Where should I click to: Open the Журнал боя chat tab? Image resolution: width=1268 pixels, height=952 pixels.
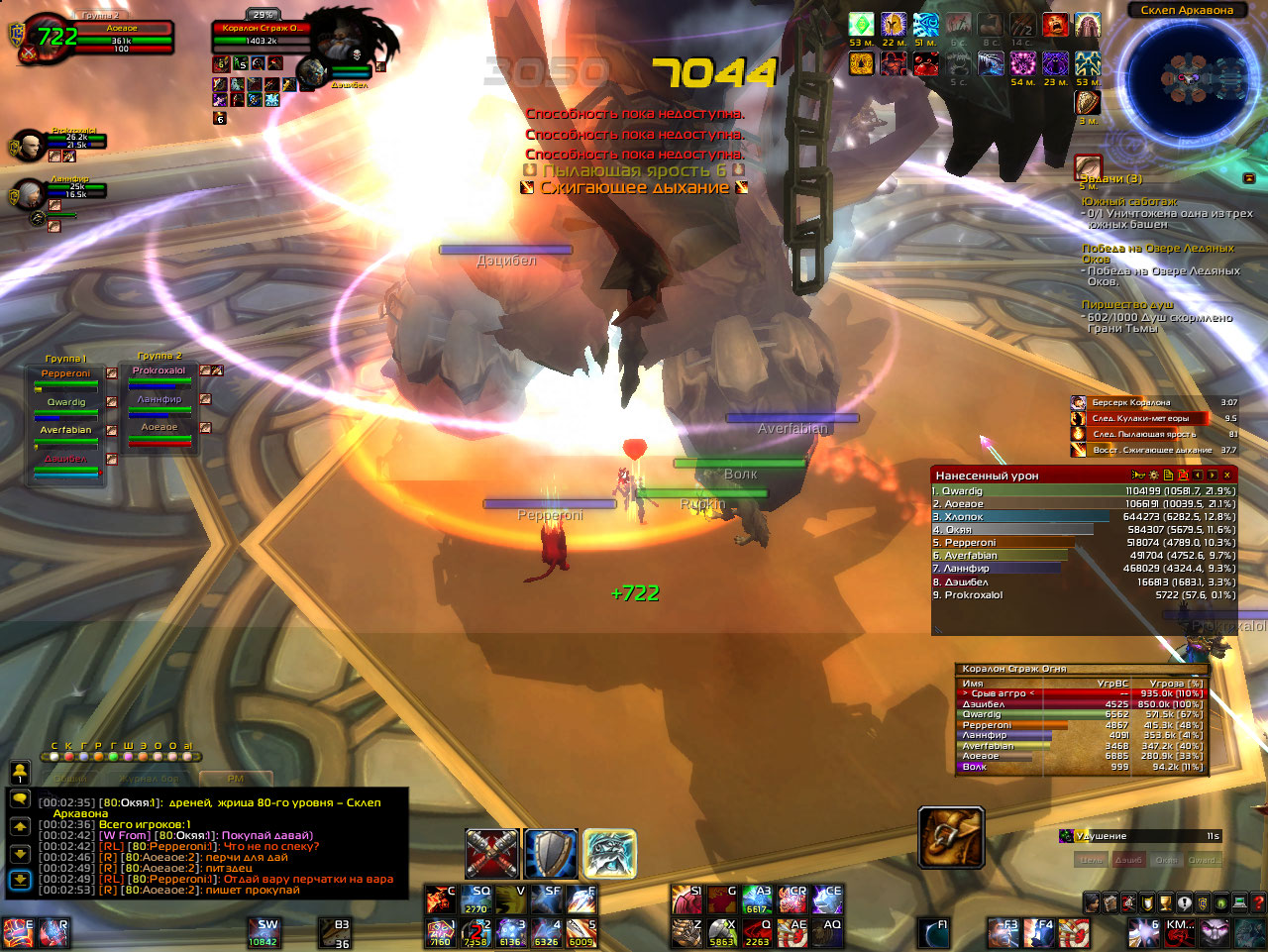point(151,779)
